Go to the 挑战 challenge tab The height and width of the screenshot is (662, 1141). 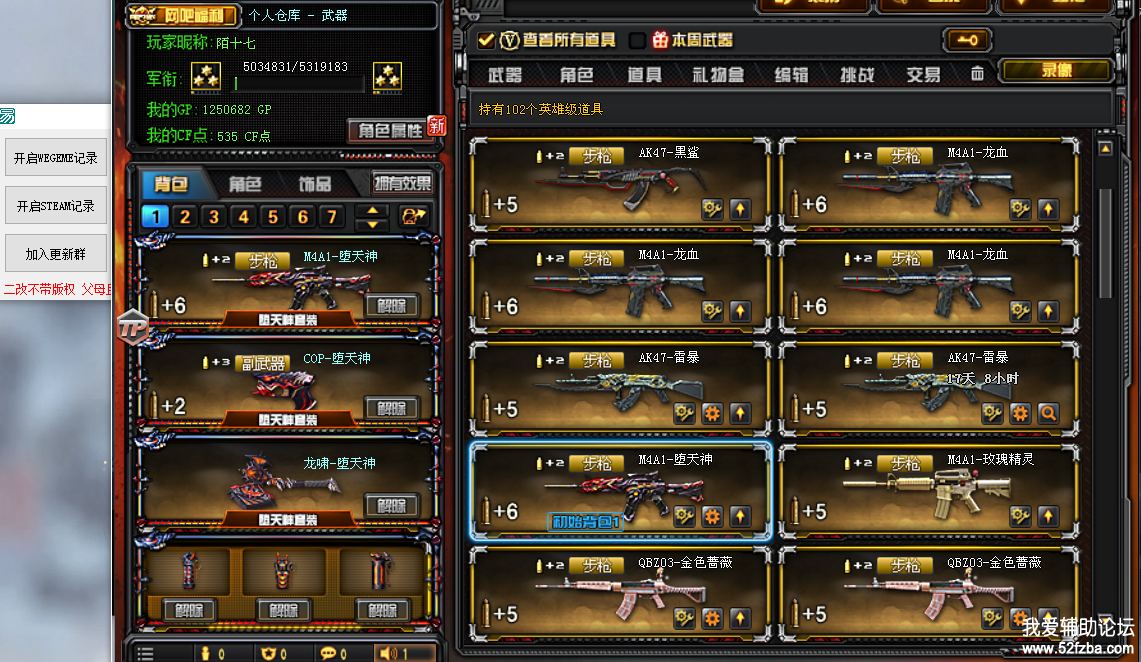[856, 75]
